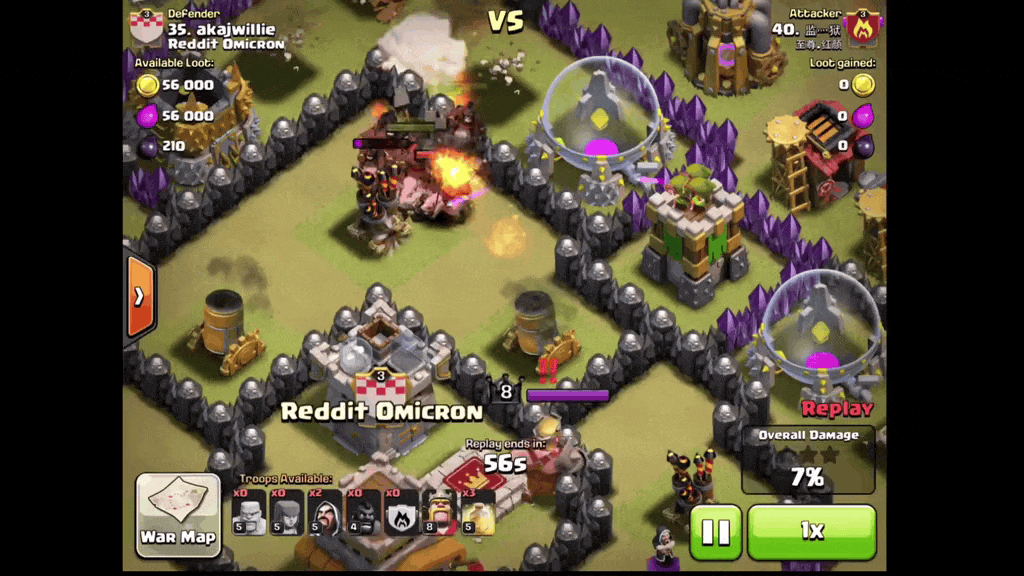The width and height of the screenshot is (1024, 576).
Task: Expand the orange side arrow panel
Action: pyautogui.click(x=141, y=297)
